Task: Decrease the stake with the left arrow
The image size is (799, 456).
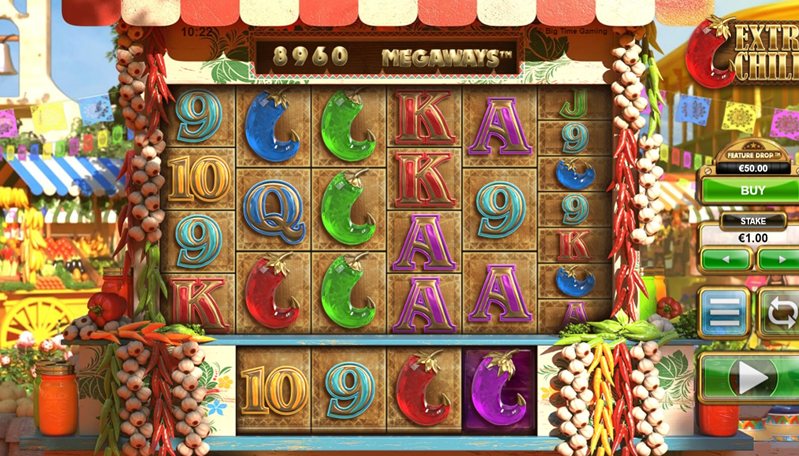Action: point(725,260)
